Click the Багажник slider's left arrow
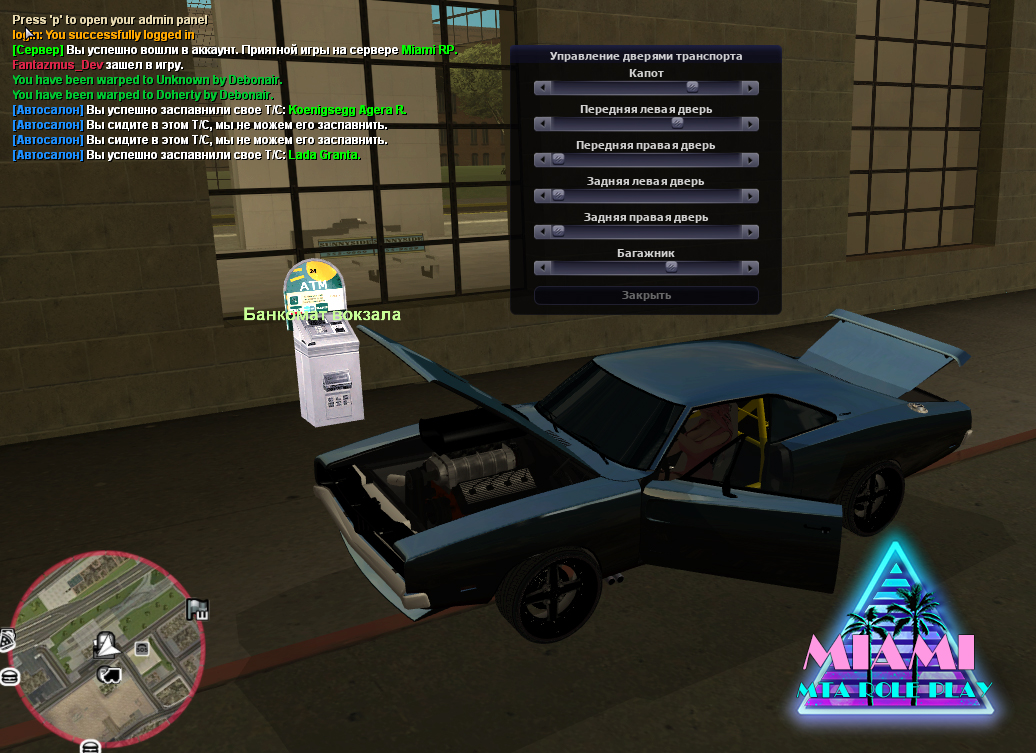This screenshot has height=753, width=1036. tap(541, 268)
